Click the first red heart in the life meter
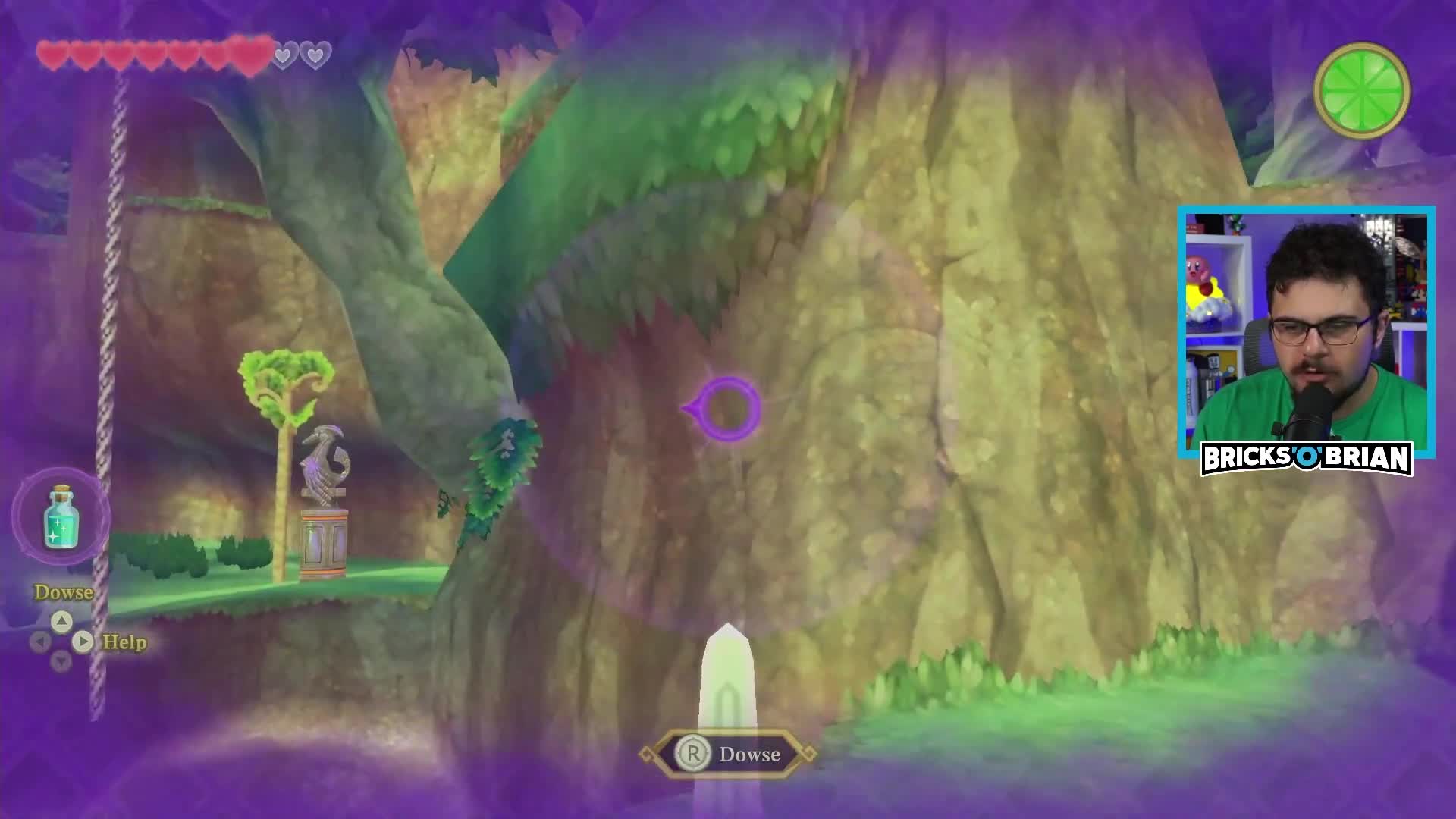 click(52, 54)
